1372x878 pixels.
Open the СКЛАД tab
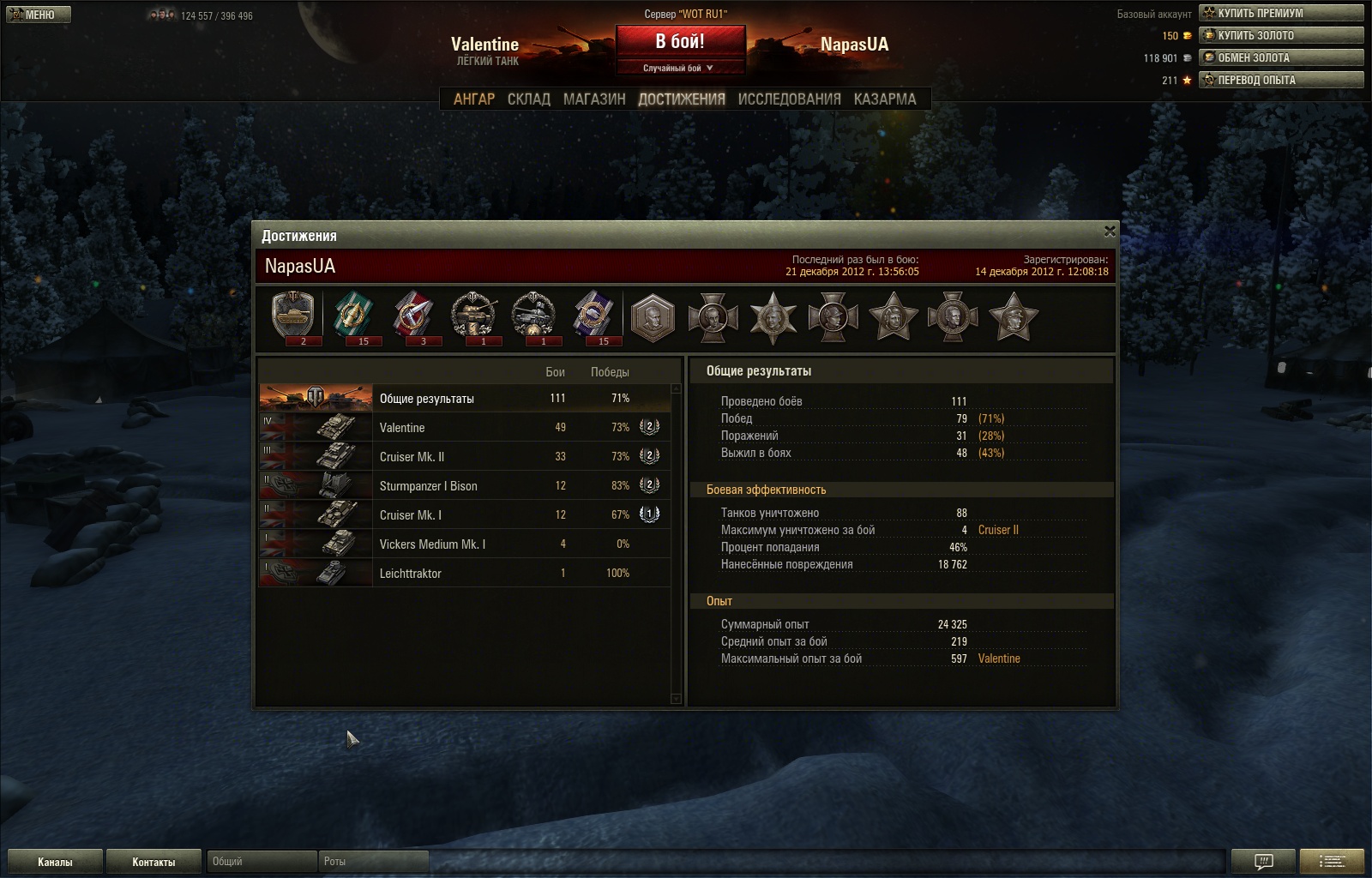pos(528,99)
